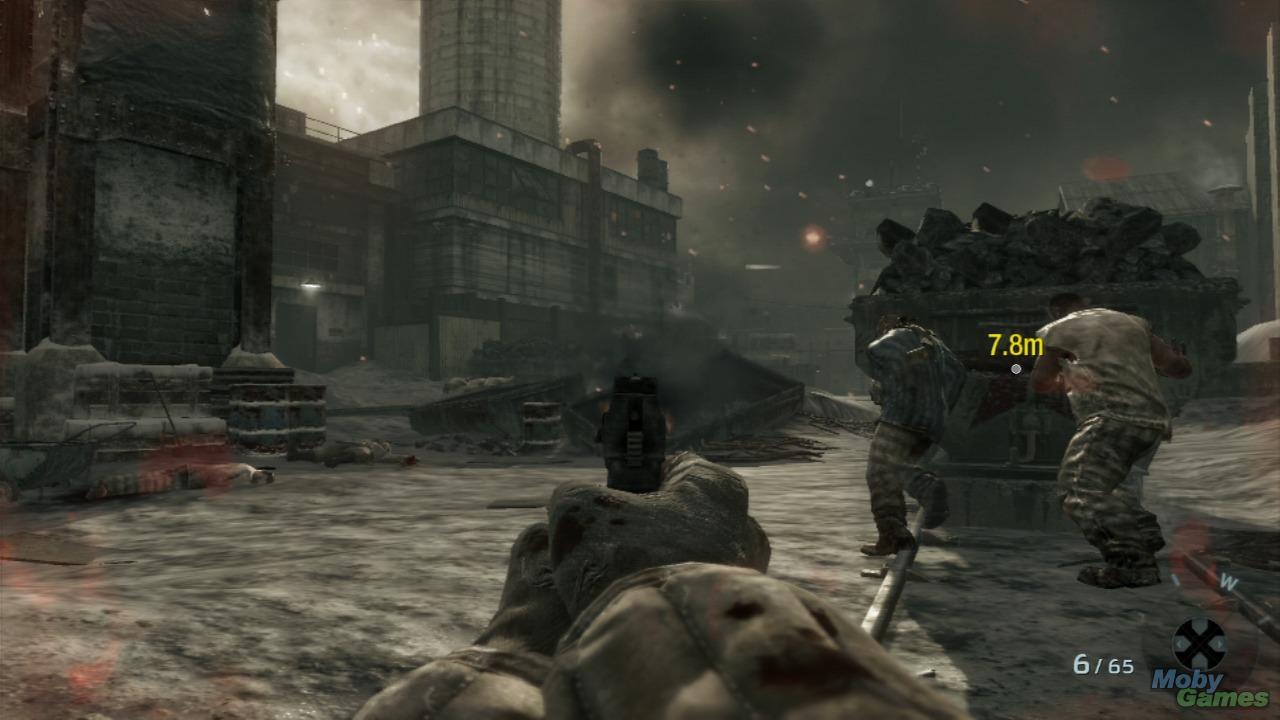Click the yellow 7.8m distance indicator

point(1012,344)
